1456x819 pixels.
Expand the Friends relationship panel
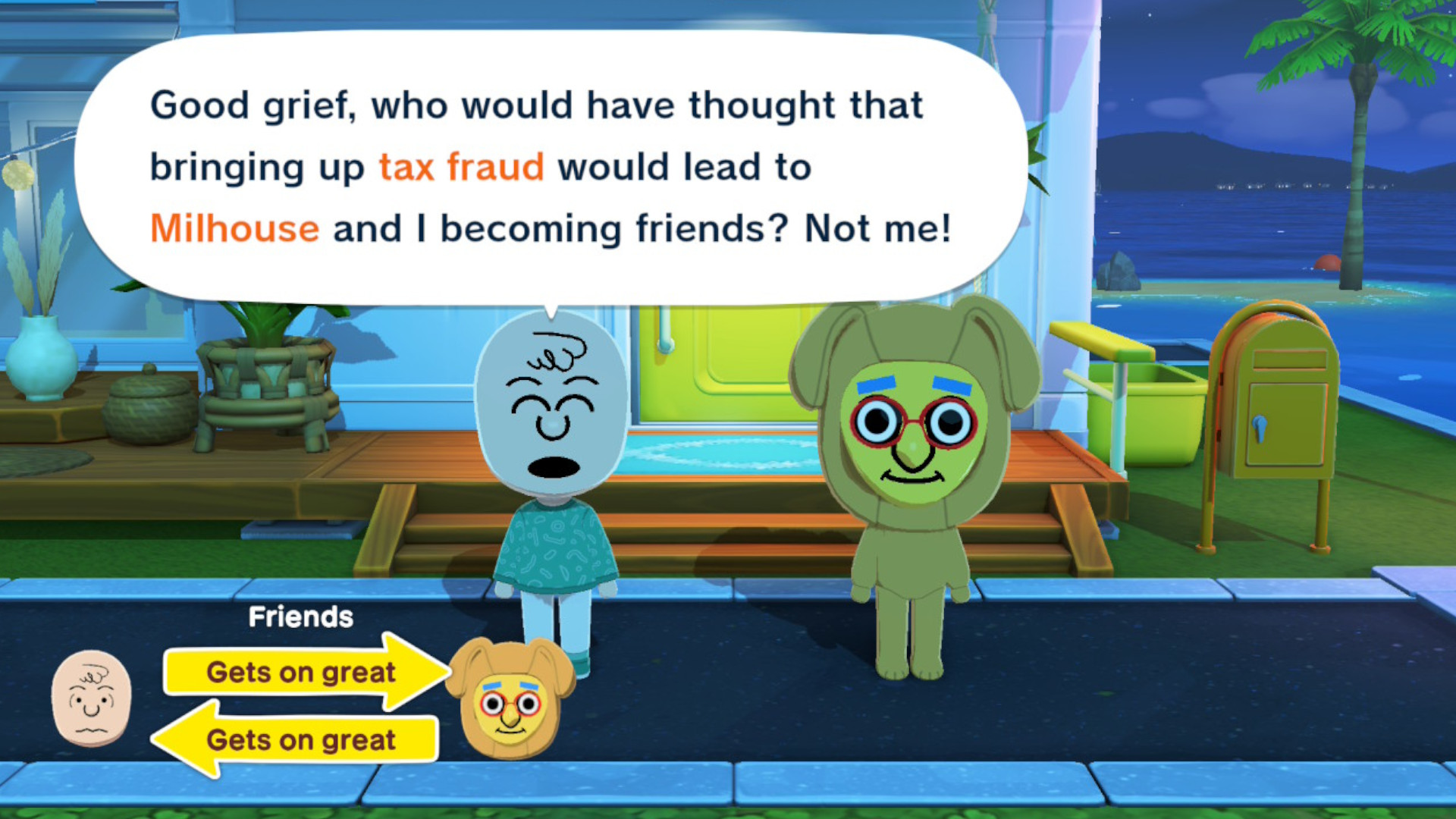tap(300, 617)
